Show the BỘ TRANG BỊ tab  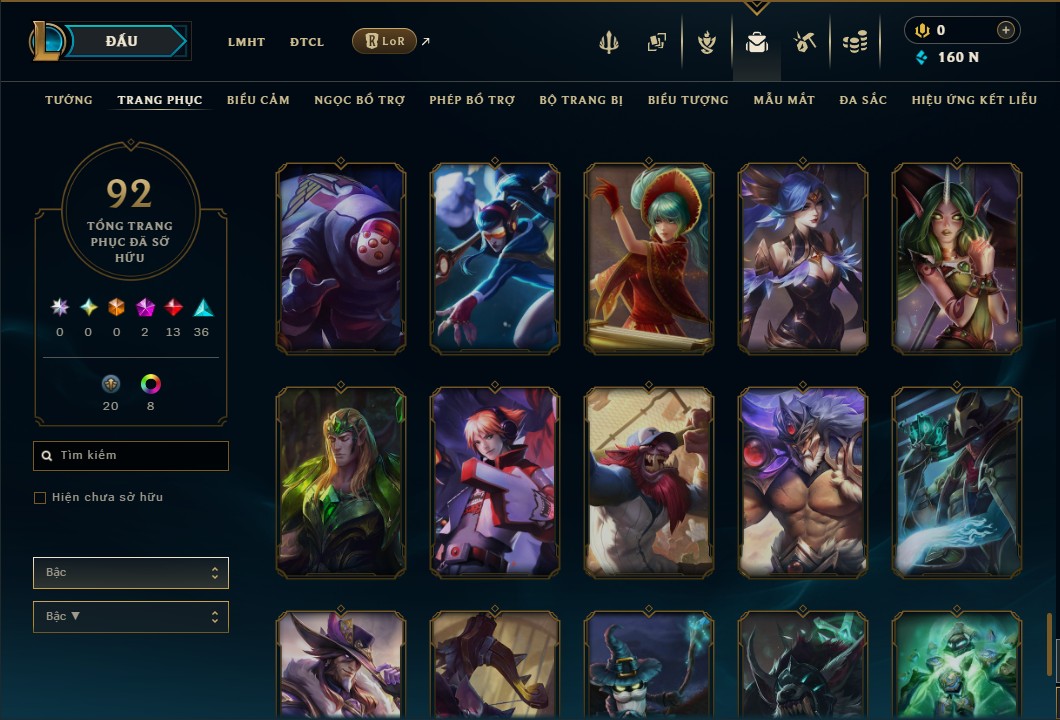581,100
